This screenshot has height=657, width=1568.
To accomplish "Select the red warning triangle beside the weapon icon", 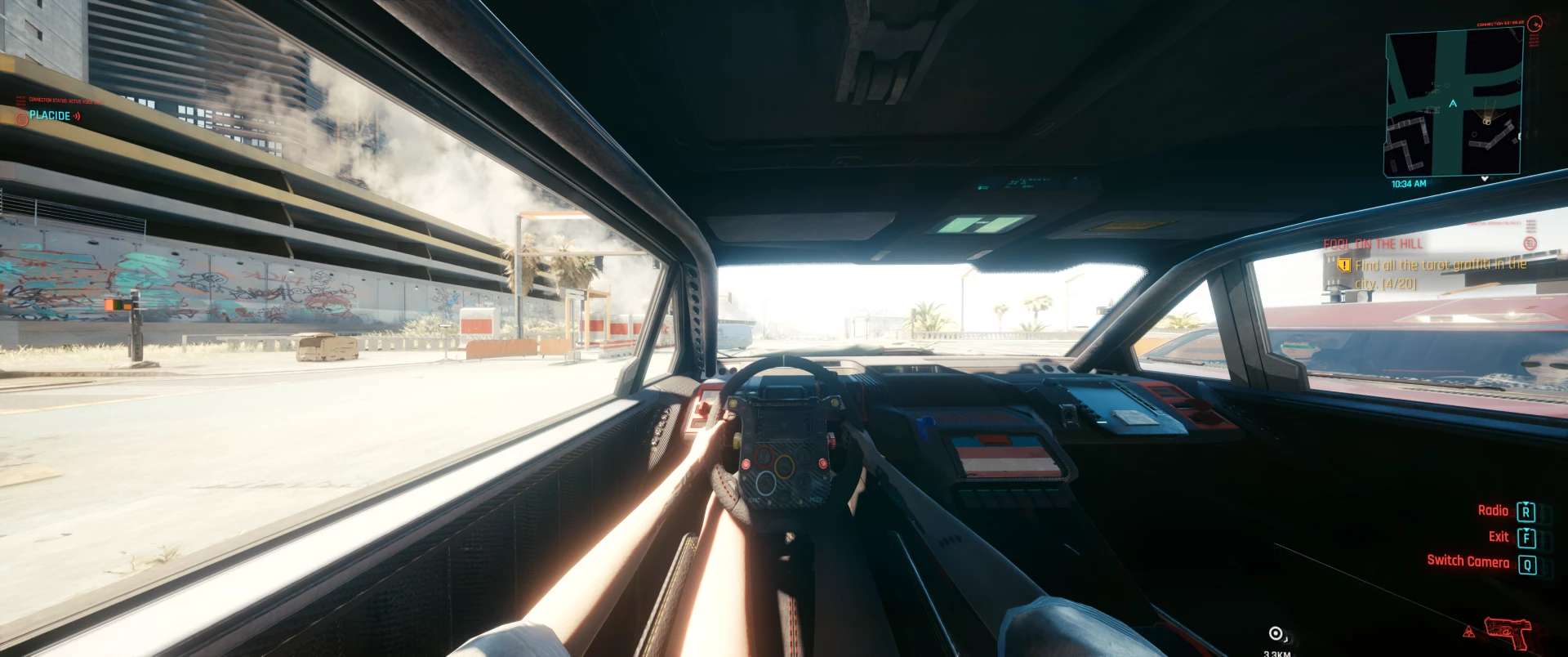I will click(x=1469, y=632).
